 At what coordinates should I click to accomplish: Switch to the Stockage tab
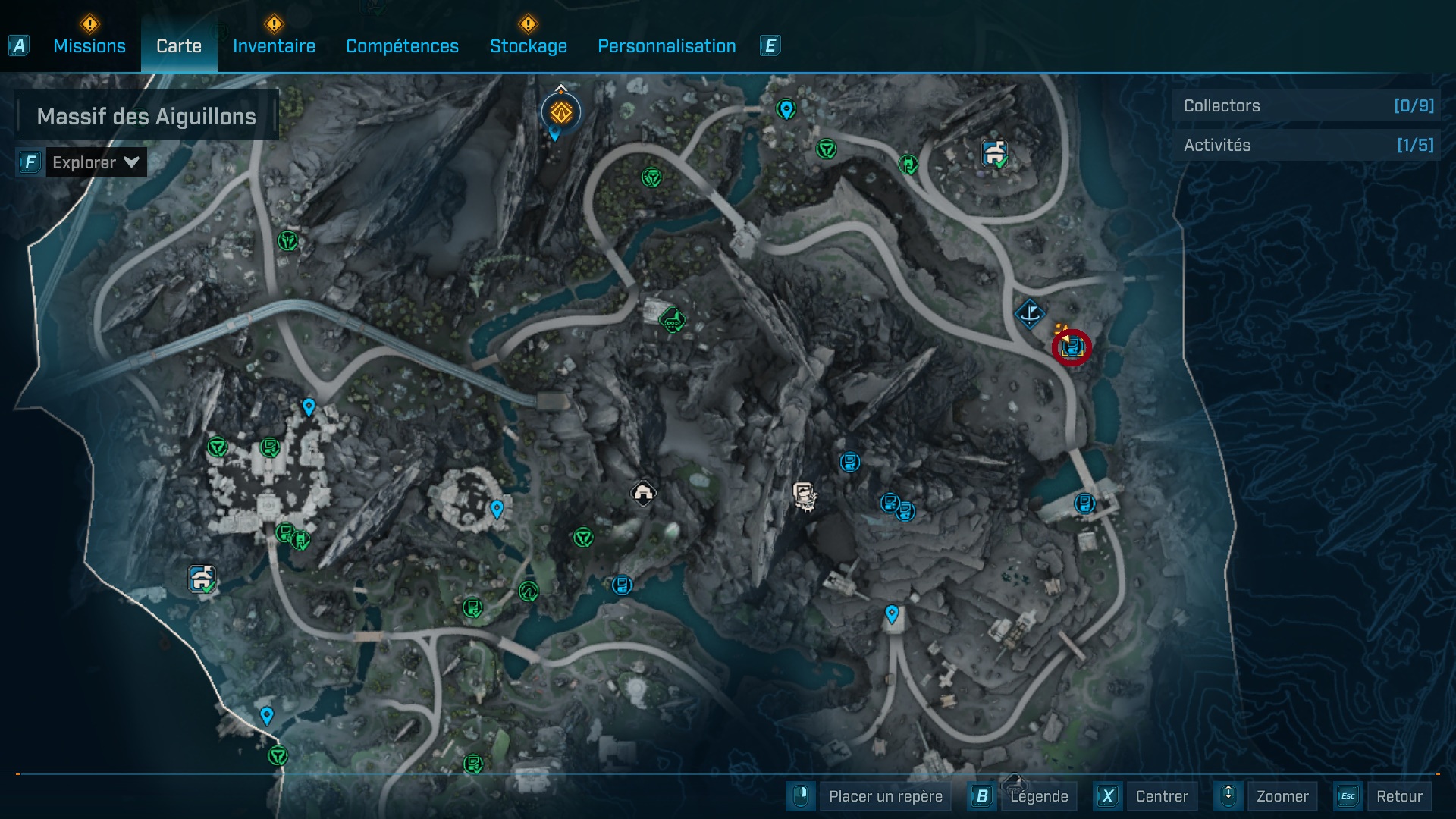click(529, 45)
